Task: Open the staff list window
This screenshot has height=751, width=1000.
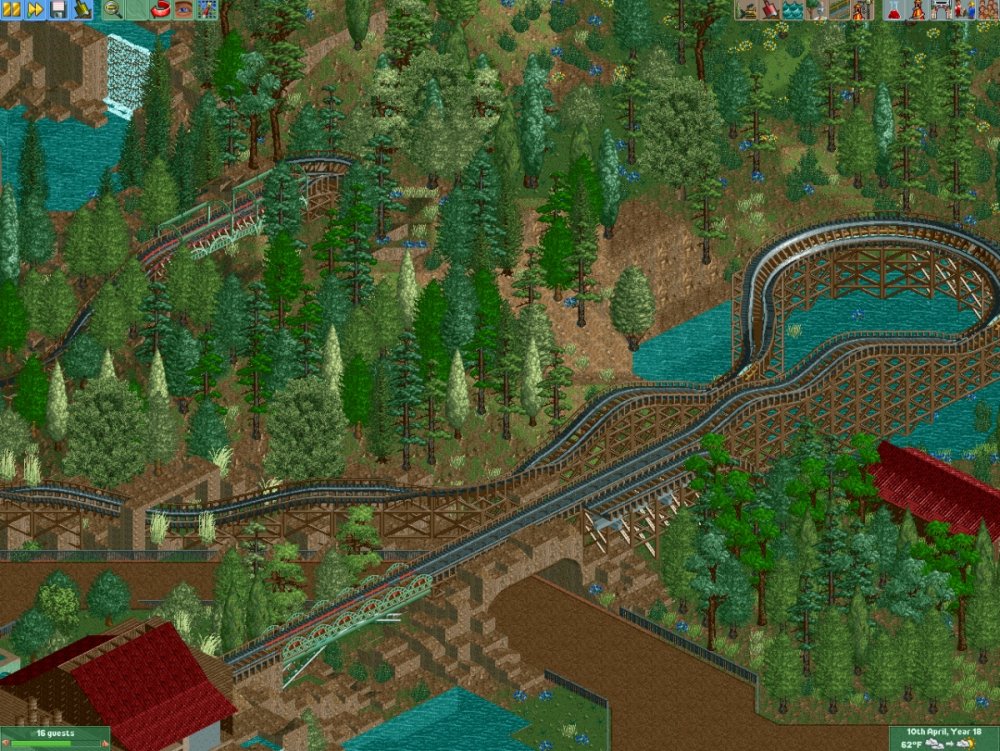Action: (x=963, y=10)
